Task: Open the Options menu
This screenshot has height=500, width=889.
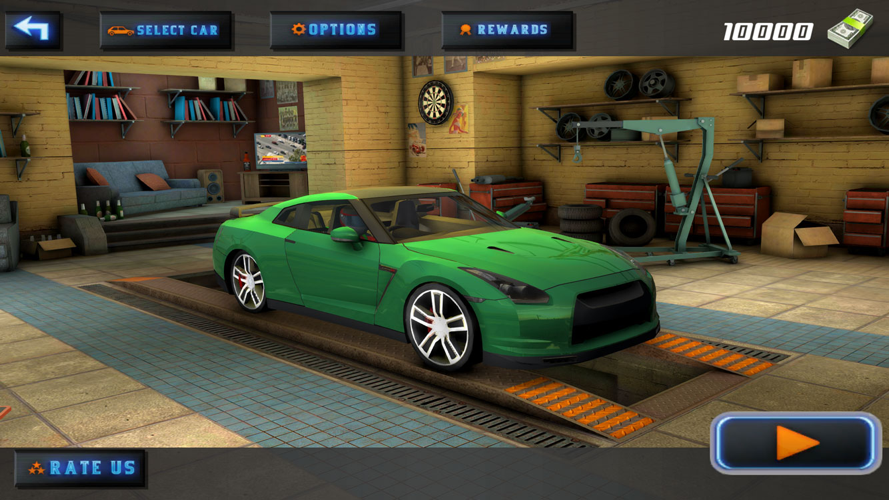Action: [336, 30]
